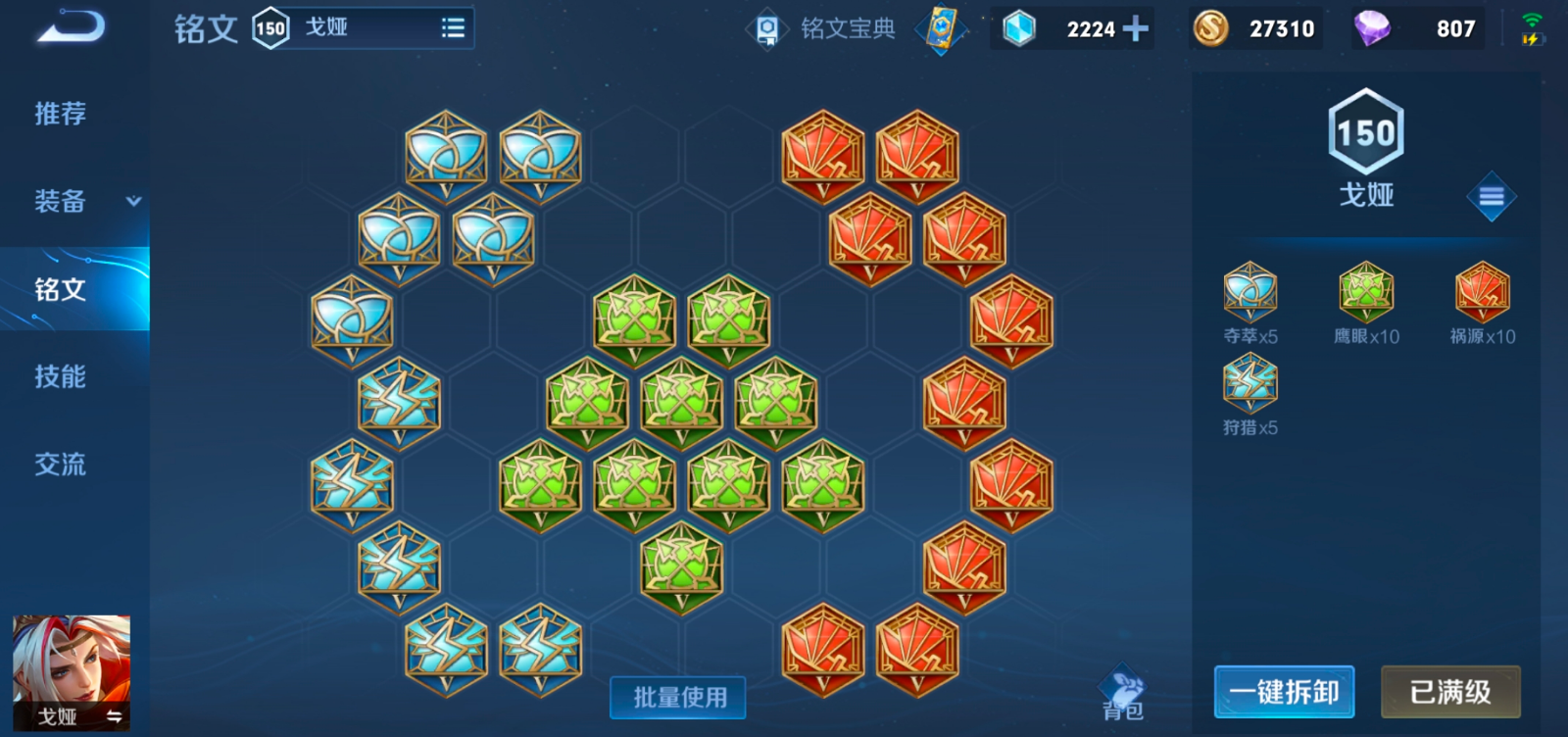1568x737 pixels.
Task: Change hero via 戈娅 portrait
Action: pyautogui.click(x=71, y=673)
